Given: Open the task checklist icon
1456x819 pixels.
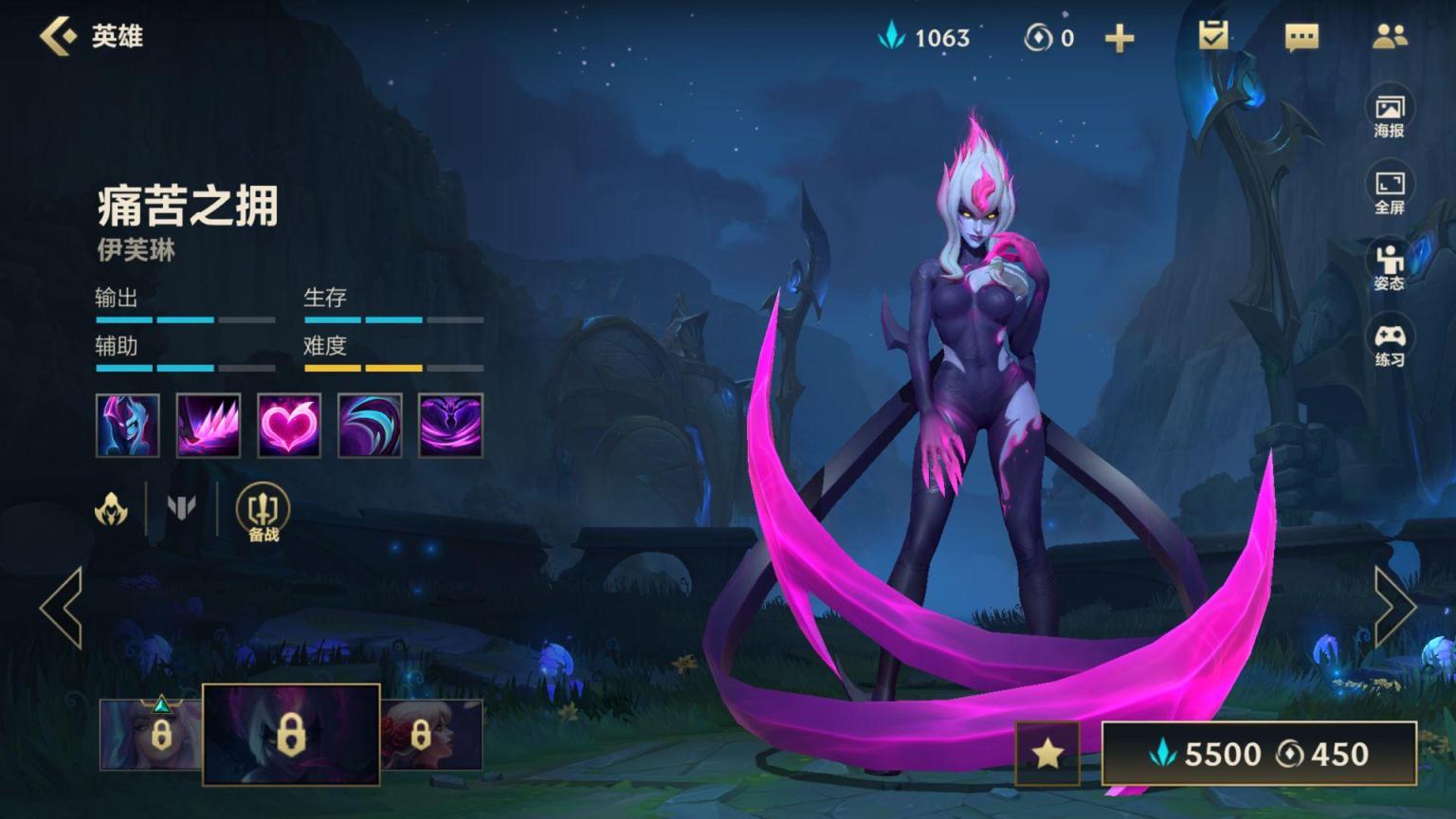Looking at the screenshot, I should pyautogui.click(x=1212, y=36).
